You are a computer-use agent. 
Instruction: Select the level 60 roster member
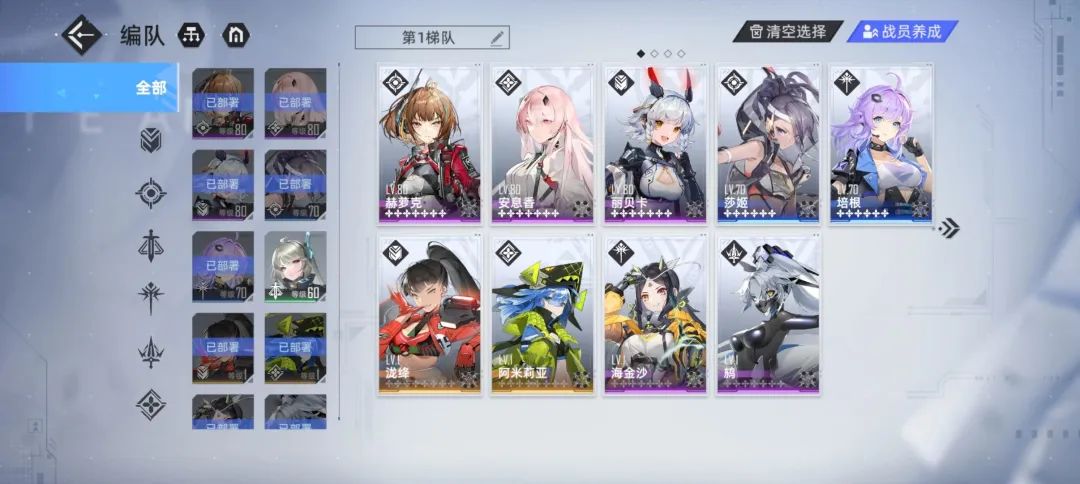295,267
